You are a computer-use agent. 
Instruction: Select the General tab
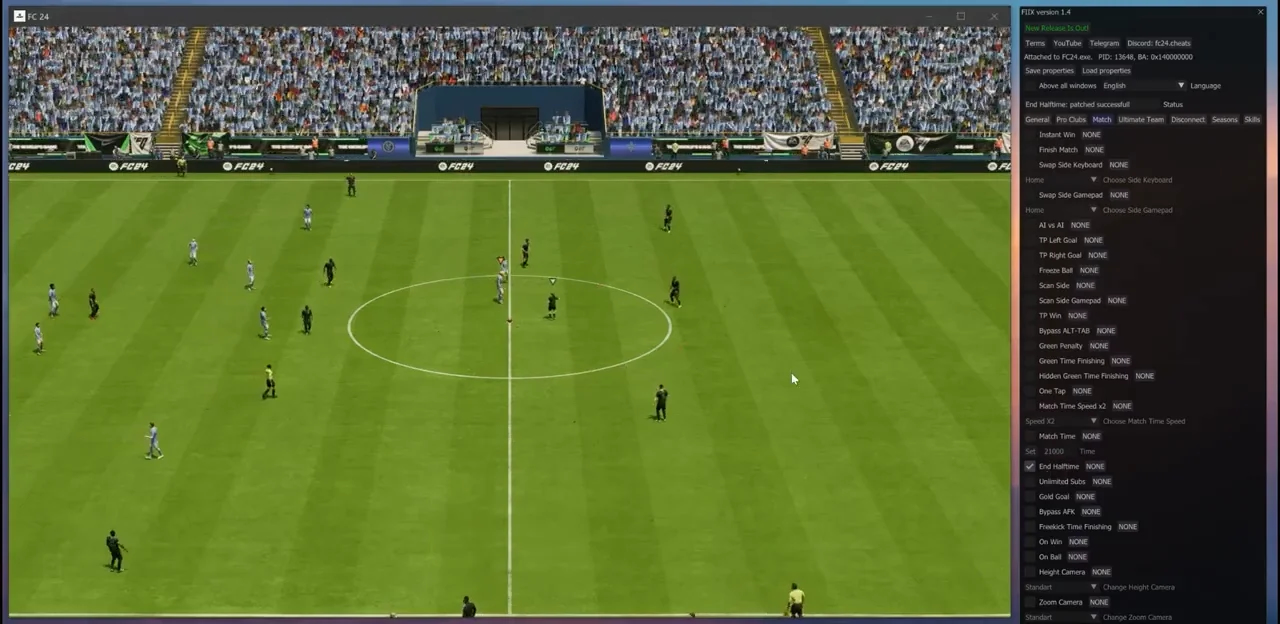(1037, 120)
